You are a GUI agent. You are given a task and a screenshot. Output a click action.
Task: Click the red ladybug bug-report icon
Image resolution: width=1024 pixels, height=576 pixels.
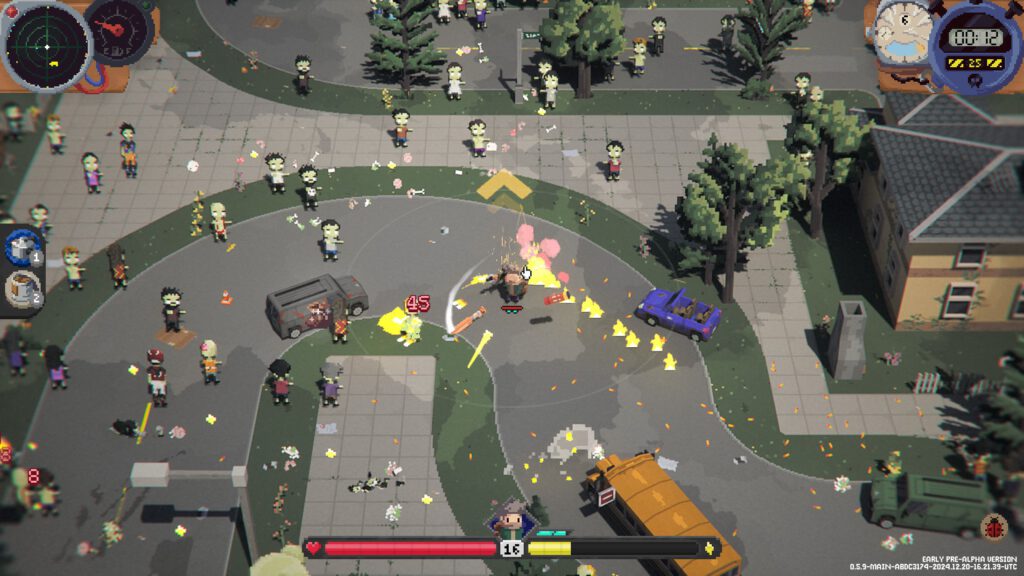(x=996, y=526)
